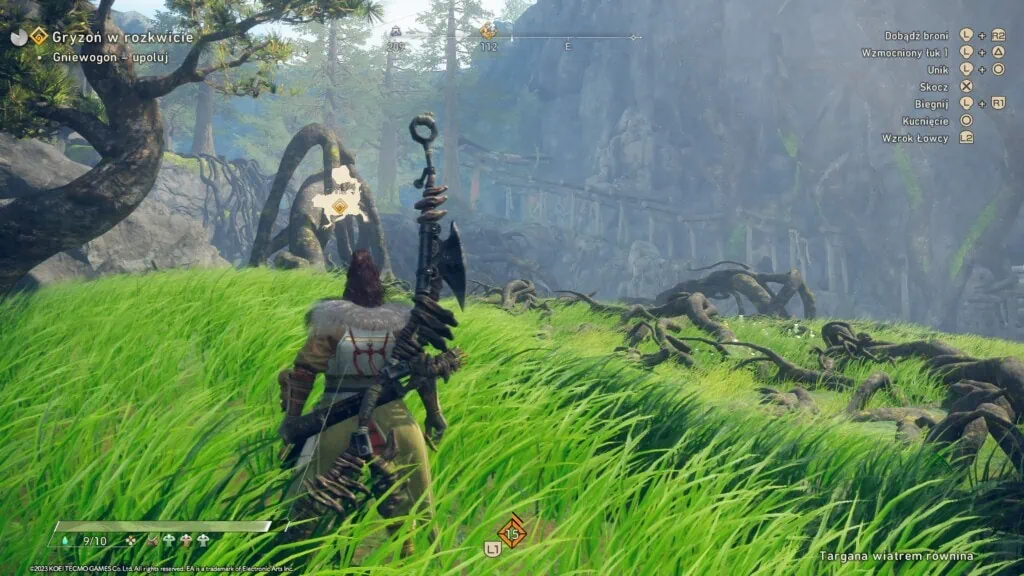Viewport: 1024px width, 576px height.
Task: Choose the Wzmocniony łuk action entry
Action: [904, 52]
